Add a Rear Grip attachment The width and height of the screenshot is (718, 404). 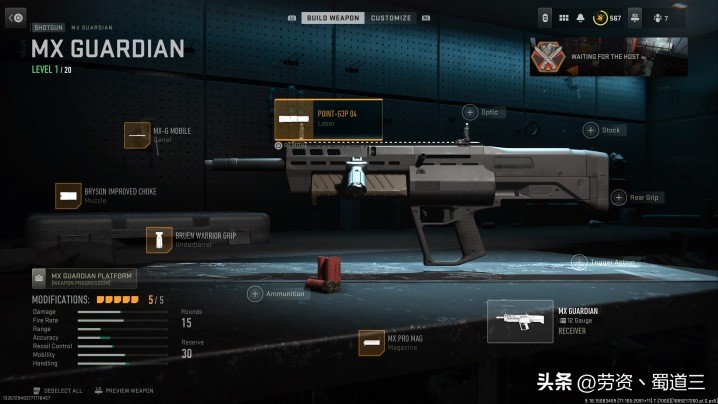pyautogui.click(x=618, y=197)
